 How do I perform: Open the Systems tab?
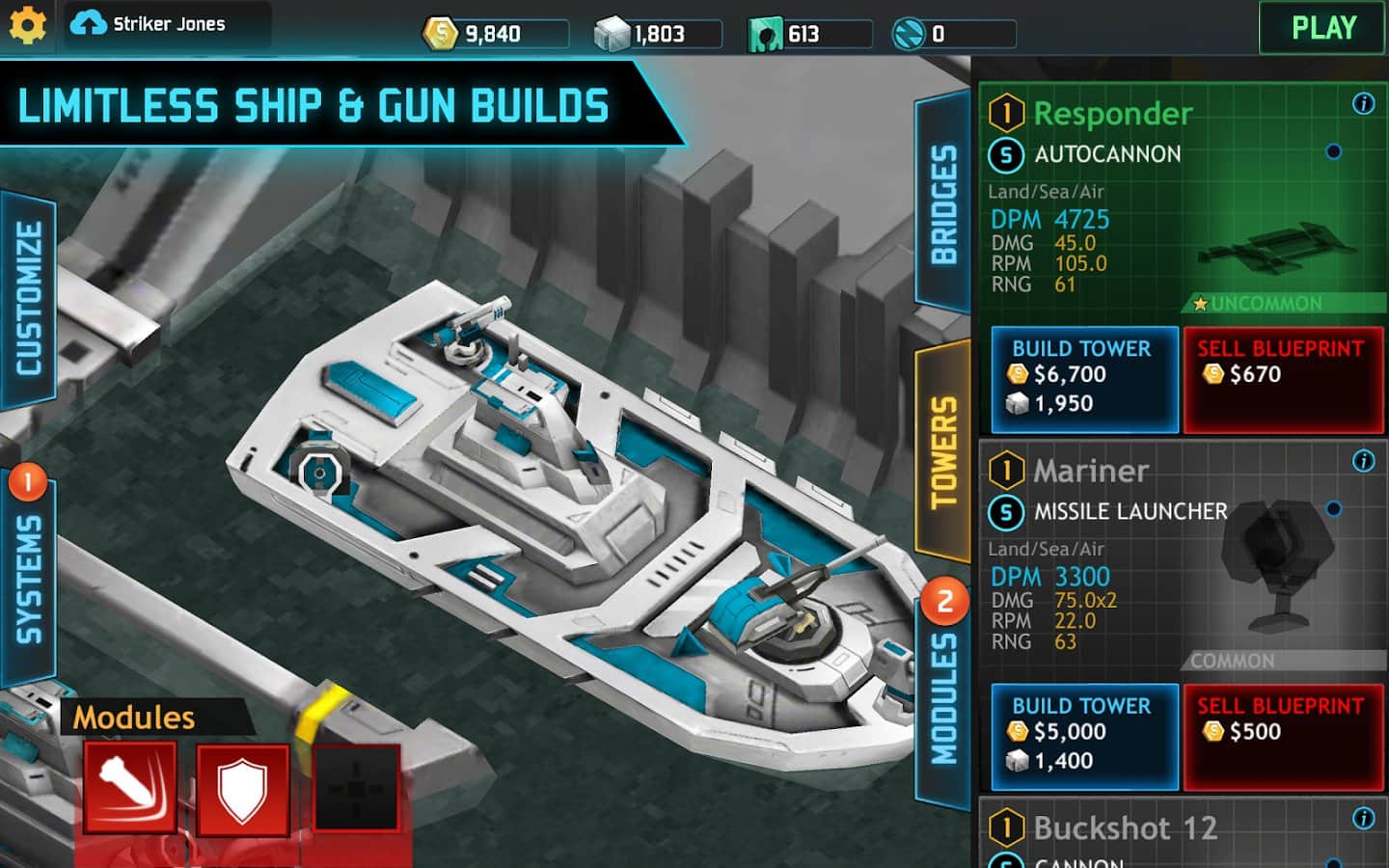coord(29,579)
